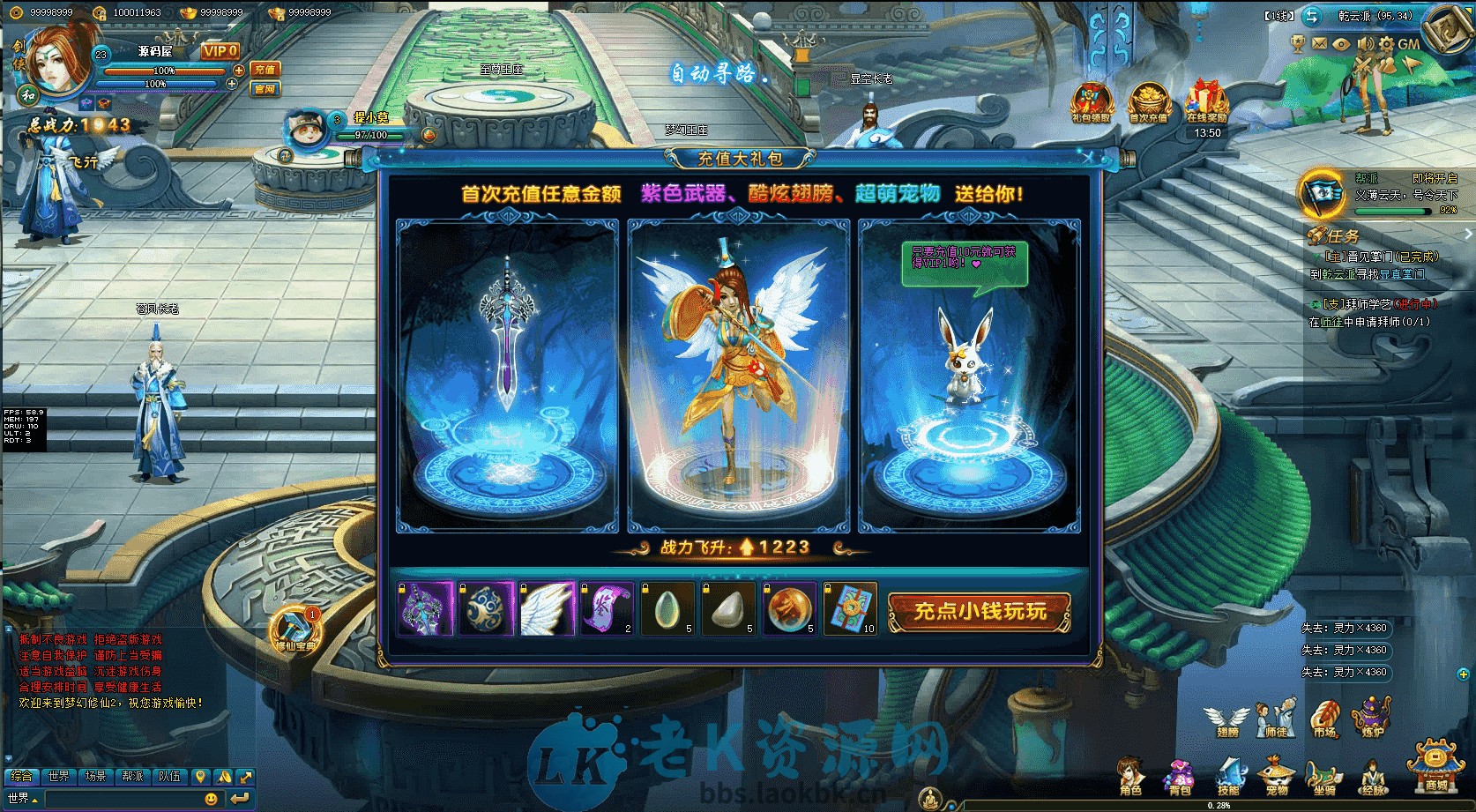1476x812 pixels.
Task: Switch to the 队伍 chat tab
Action: pyautogui.click(x=168, y=777)
